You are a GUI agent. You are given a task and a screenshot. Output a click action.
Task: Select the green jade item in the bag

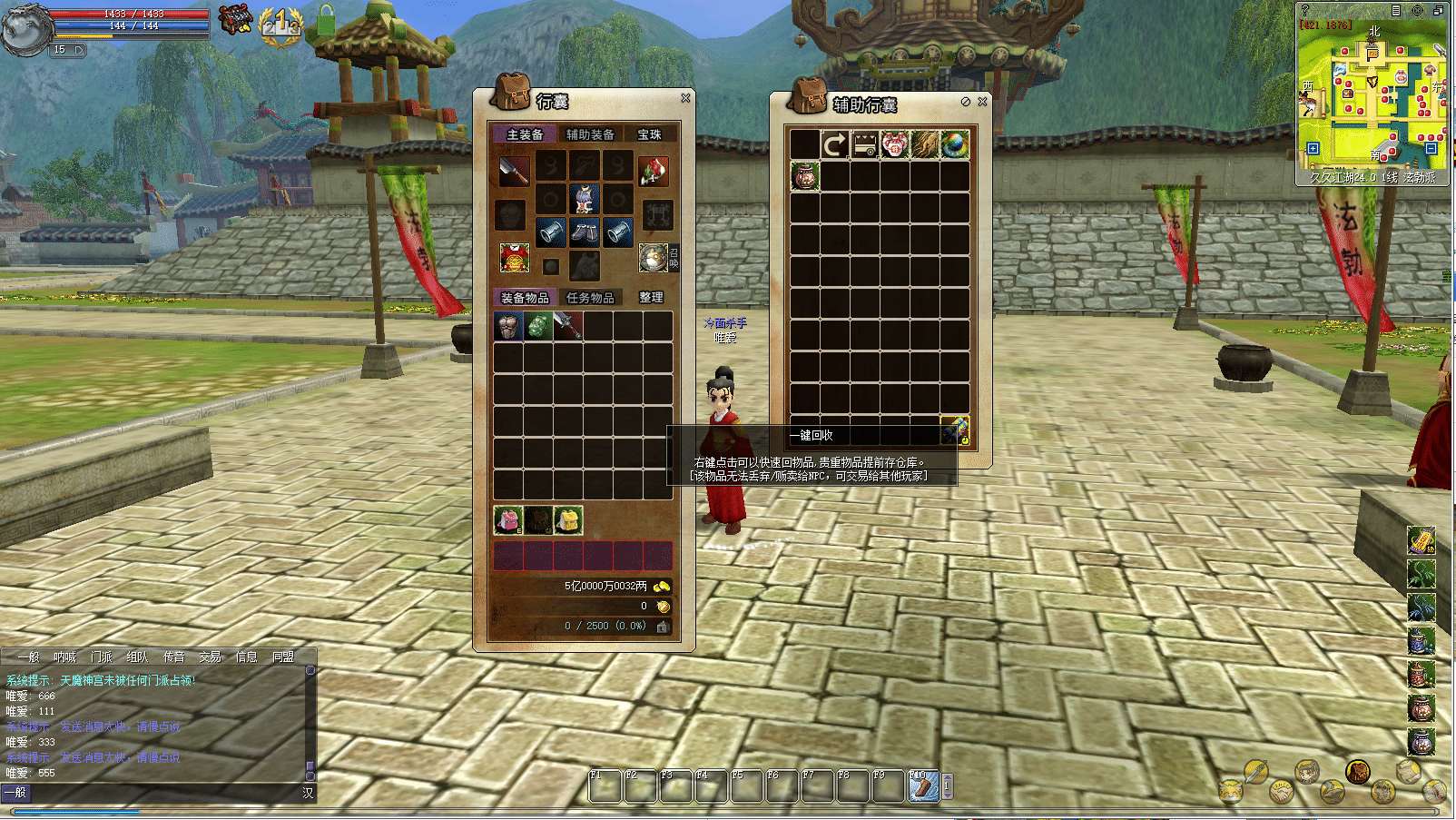538,327
